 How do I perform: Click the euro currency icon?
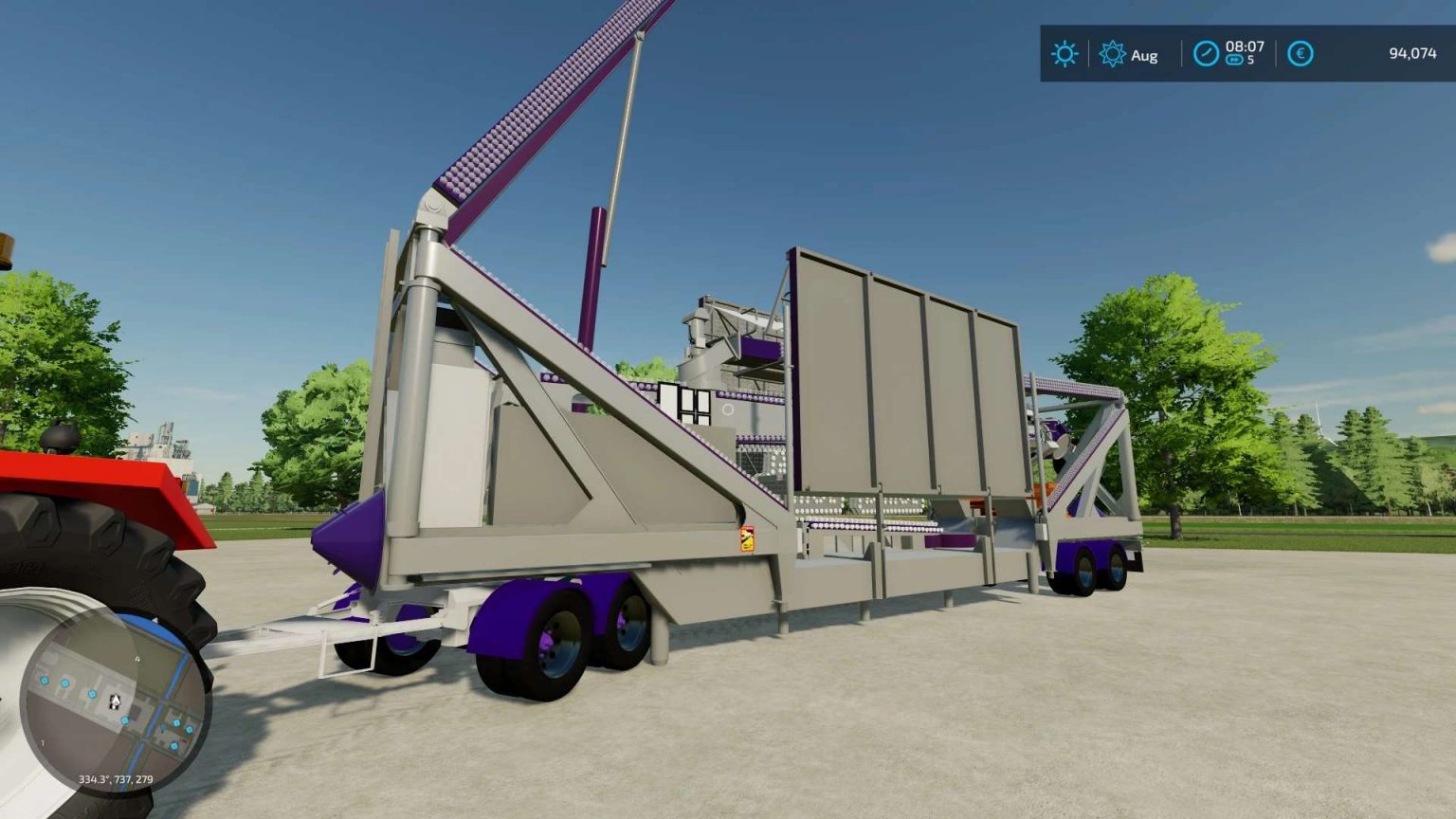tap(1301, 52)
